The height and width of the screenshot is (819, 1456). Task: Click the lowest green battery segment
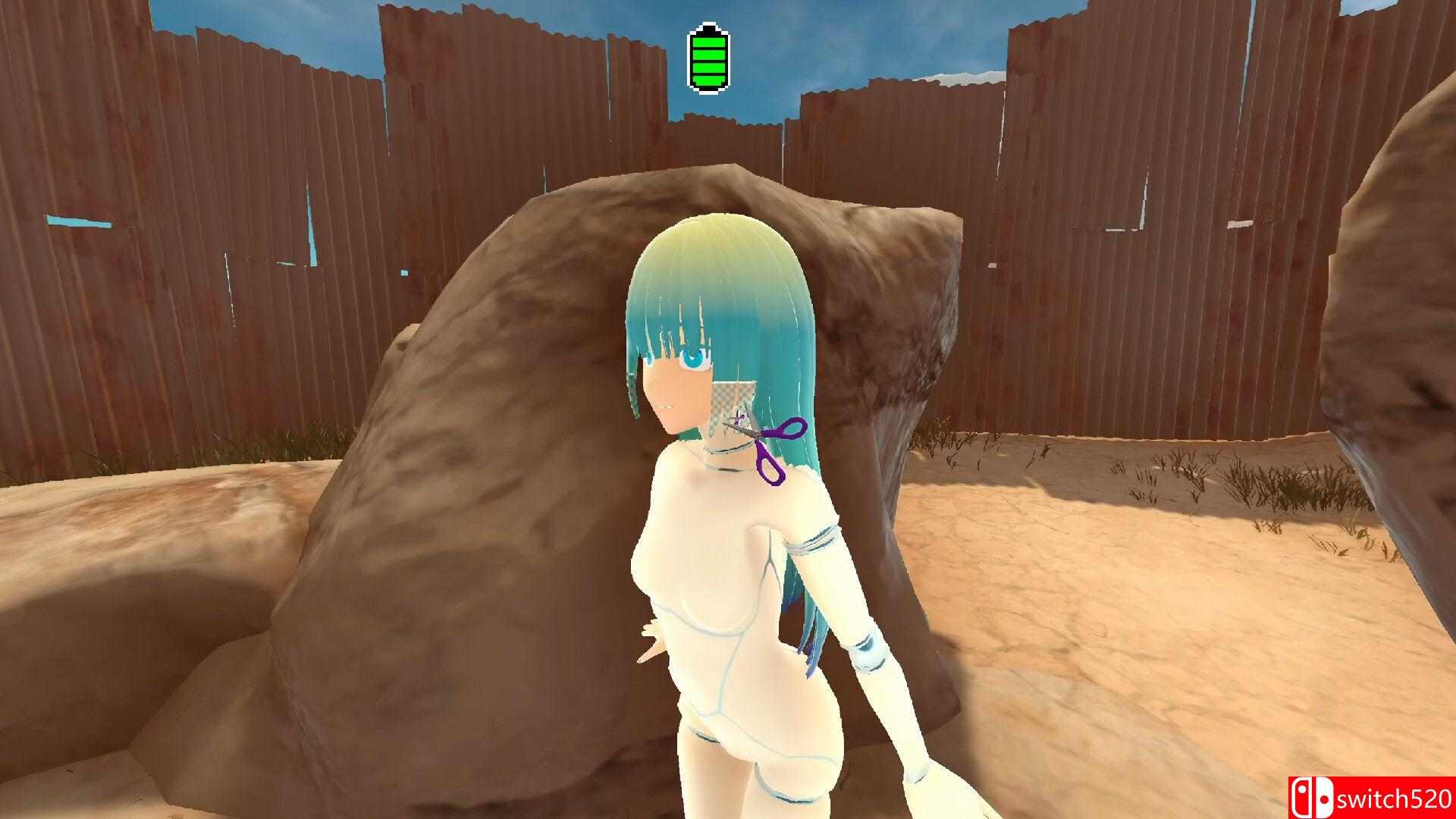(708, 80)
